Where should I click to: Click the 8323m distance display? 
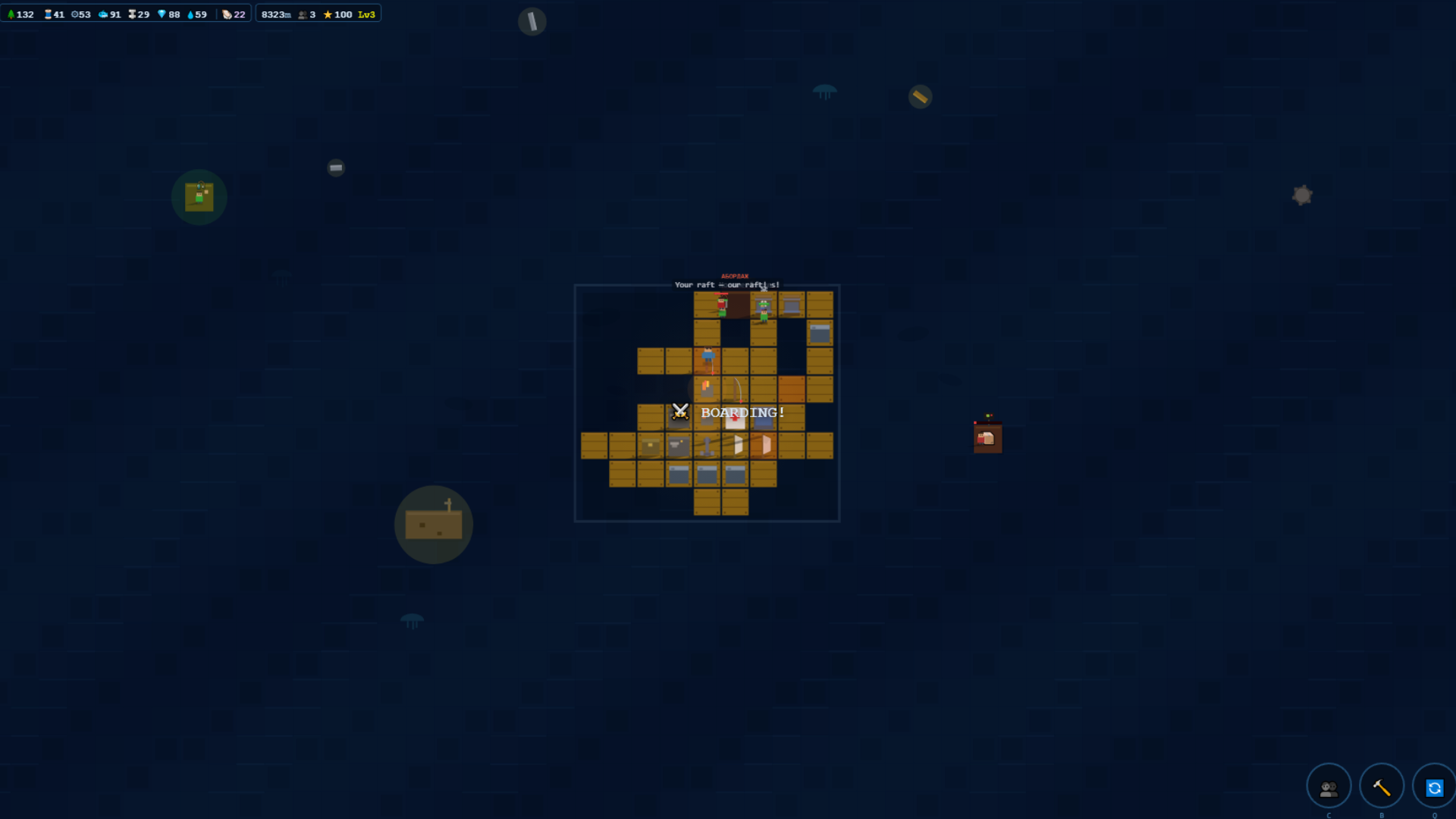(x=277, y=14)
